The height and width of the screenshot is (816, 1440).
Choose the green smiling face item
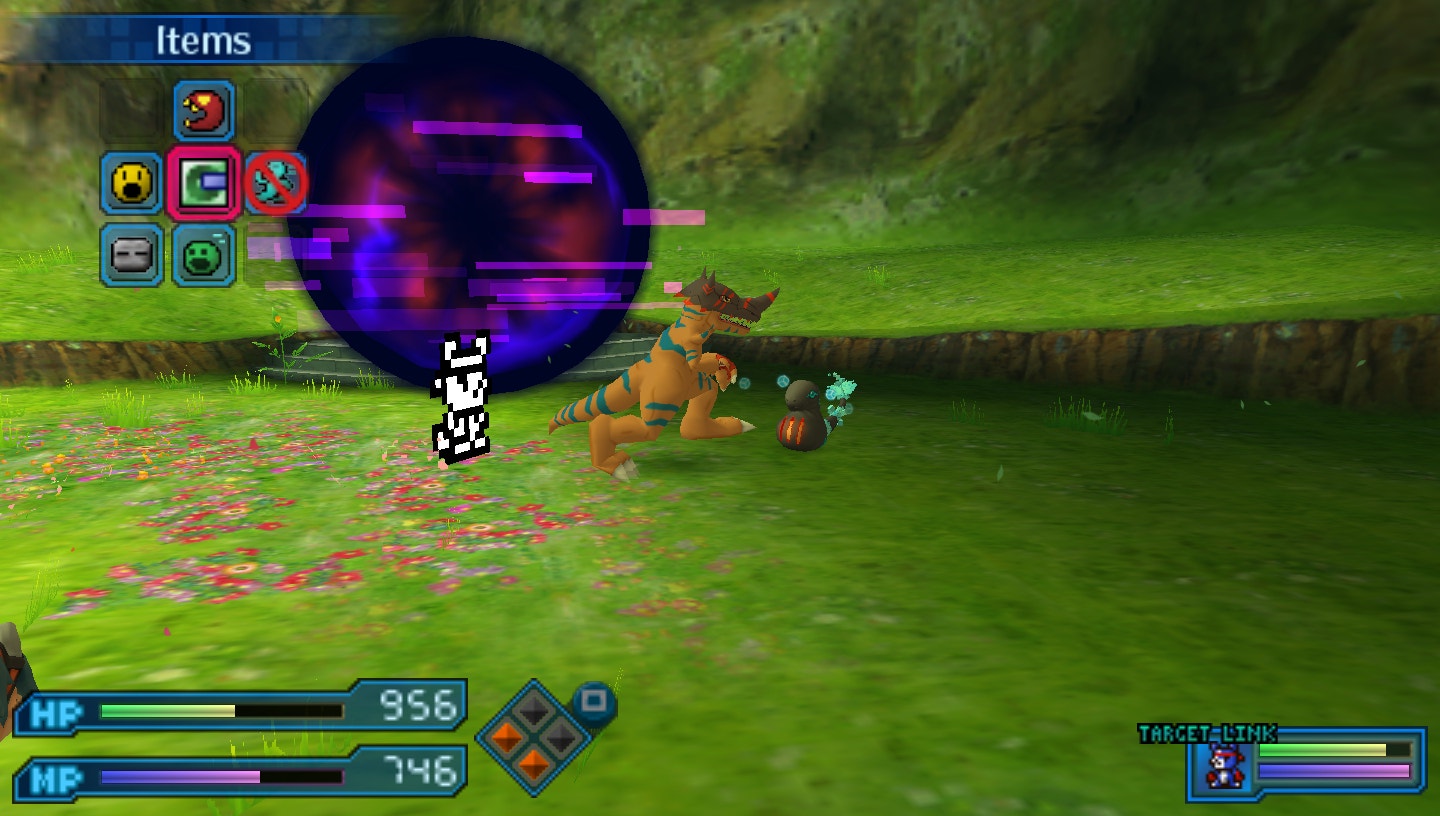204,255
